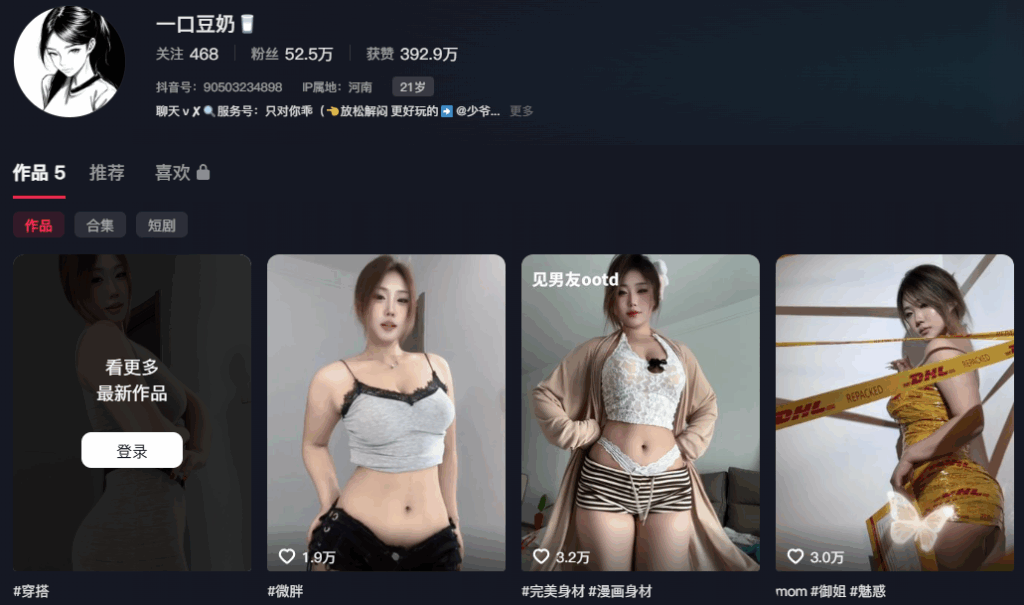1024x605 pixels.
Task: Expand the bio with 更多
Action: 521,111
